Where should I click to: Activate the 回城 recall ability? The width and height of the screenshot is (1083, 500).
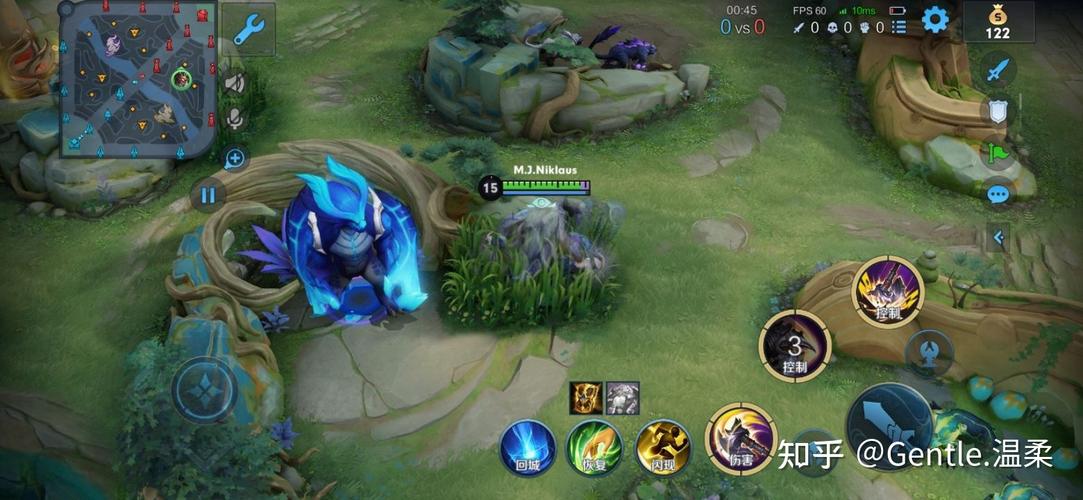point(527,446)
